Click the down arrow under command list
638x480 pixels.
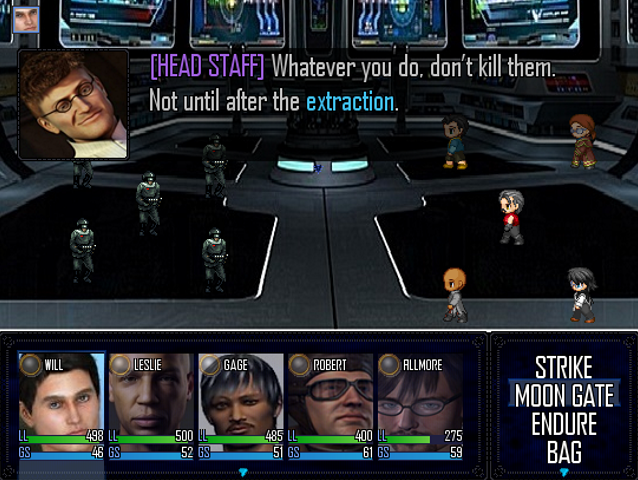click(x=564, y=472)
